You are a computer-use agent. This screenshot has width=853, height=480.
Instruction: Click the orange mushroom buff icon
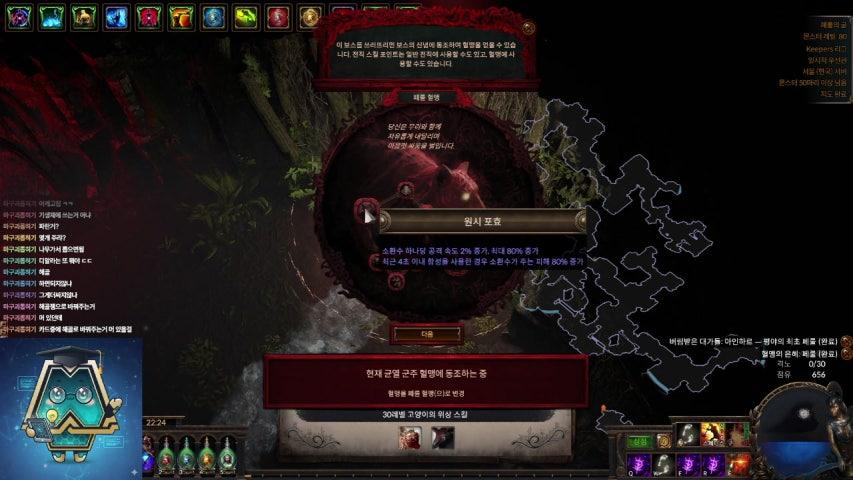182,16
